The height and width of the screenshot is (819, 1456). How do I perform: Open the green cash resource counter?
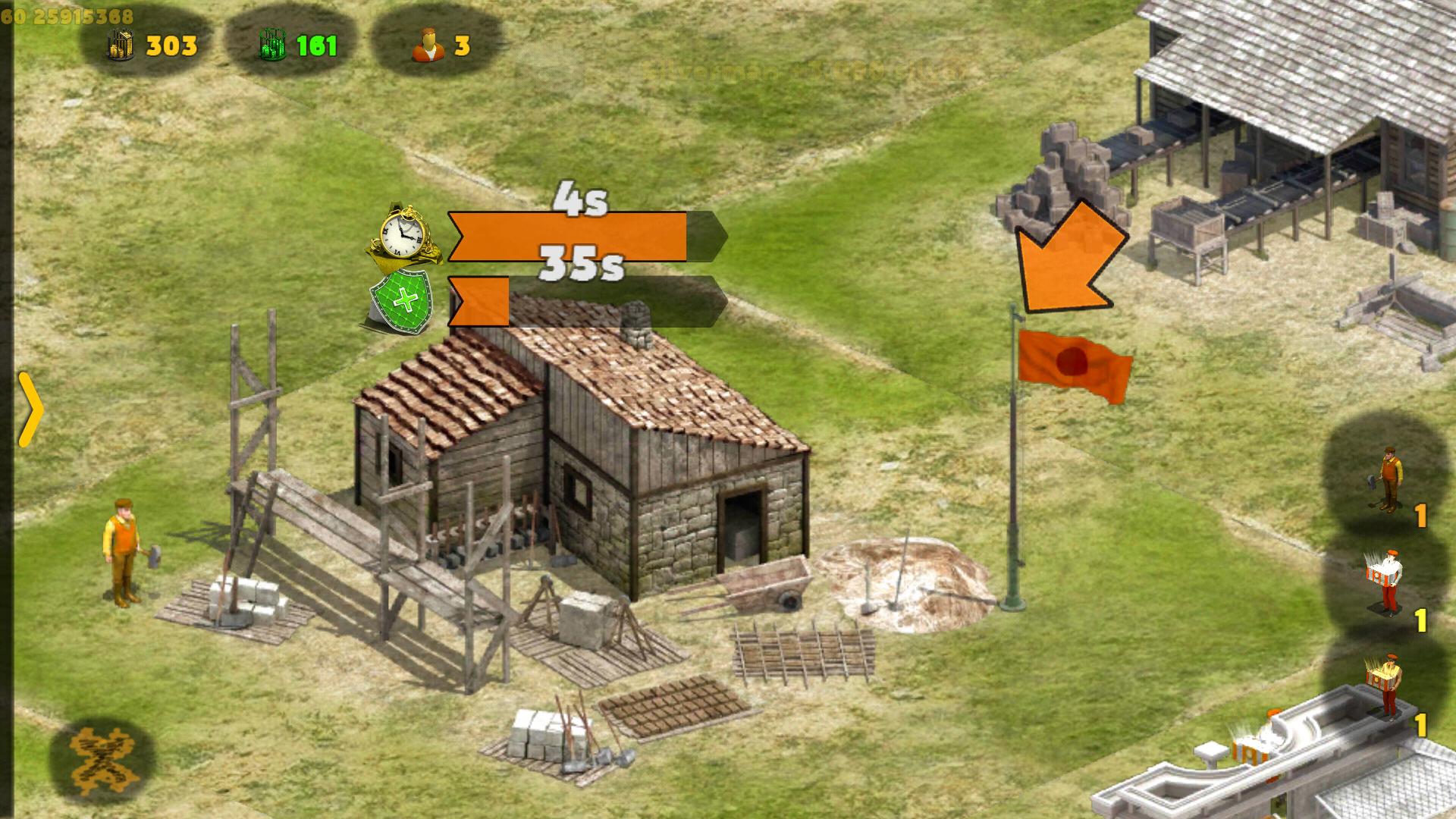[298, 46]
